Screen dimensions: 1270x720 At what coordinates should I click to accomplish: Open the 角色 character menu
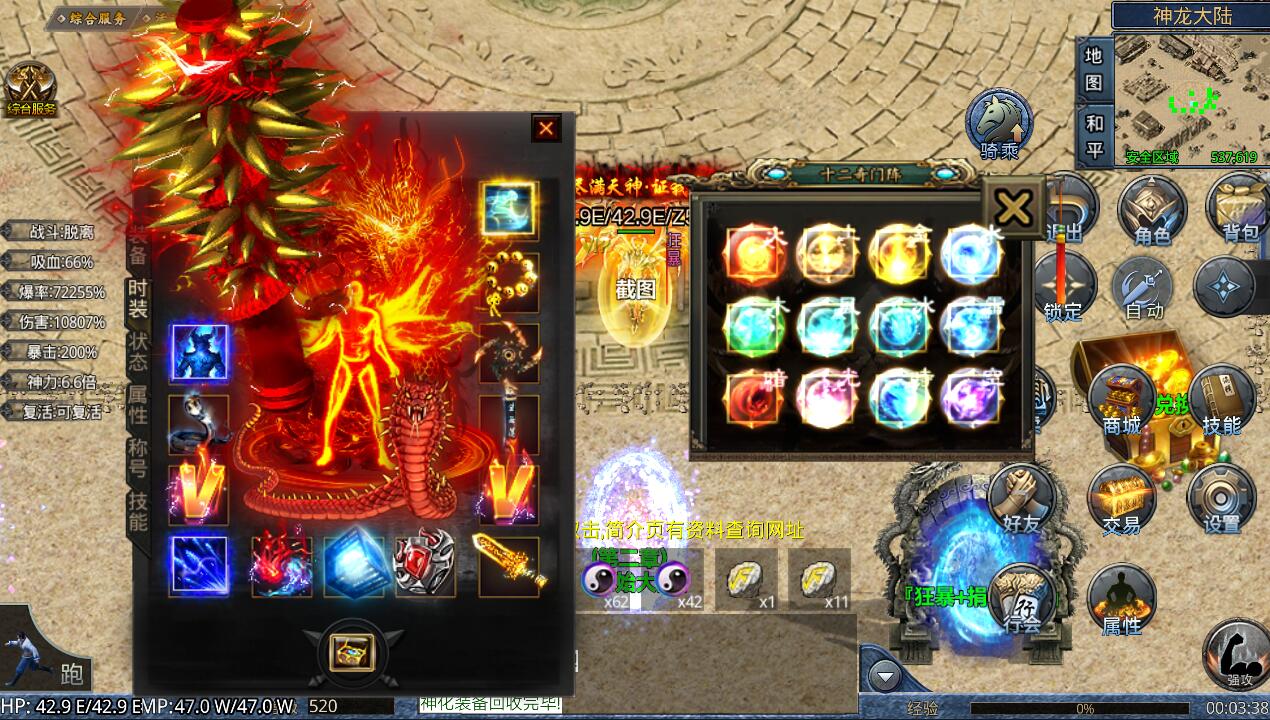pyautogui.click(x=1151, y=209)
